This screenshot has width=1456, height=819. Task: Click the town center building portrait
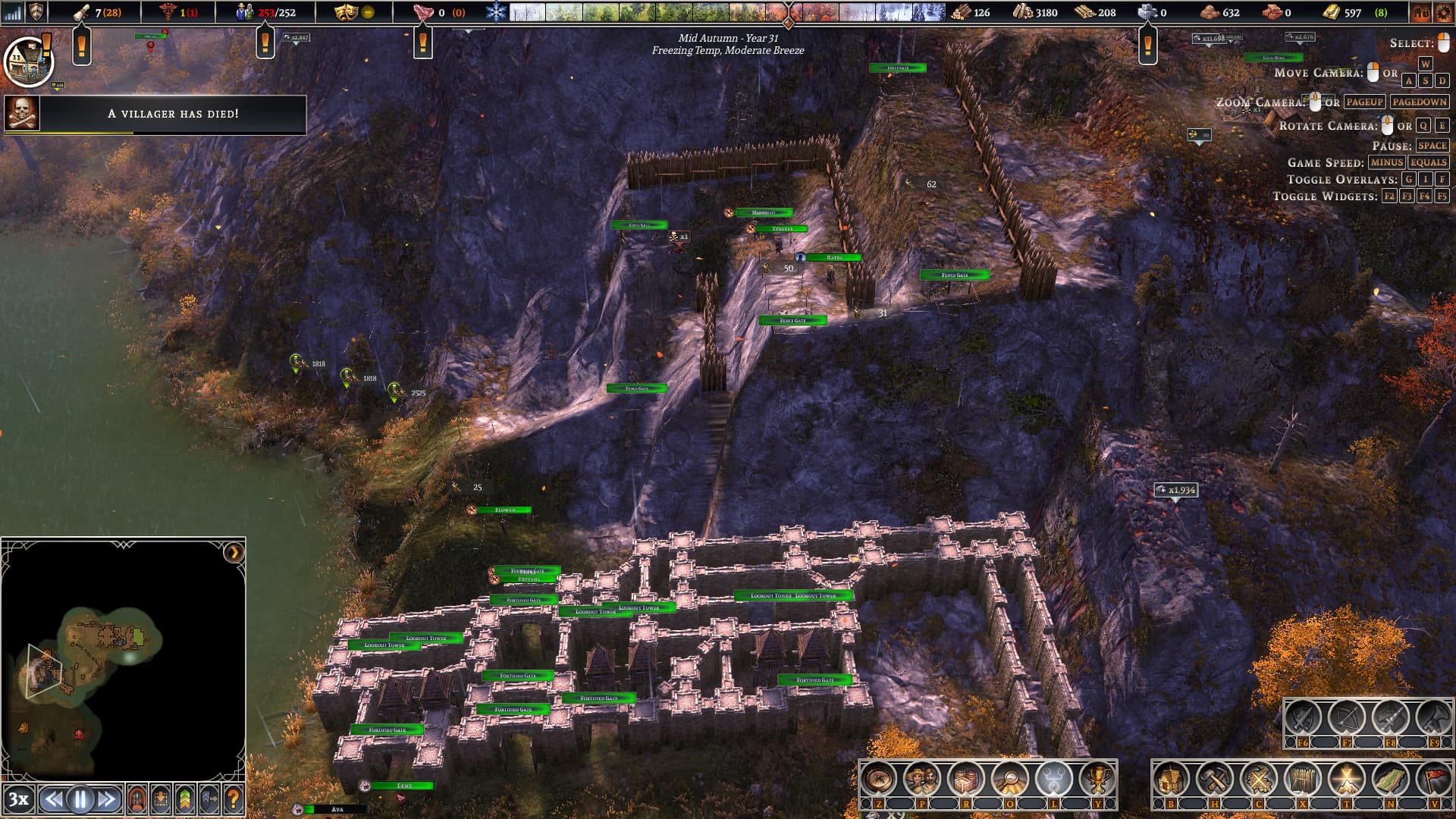(x=28, y=62)
